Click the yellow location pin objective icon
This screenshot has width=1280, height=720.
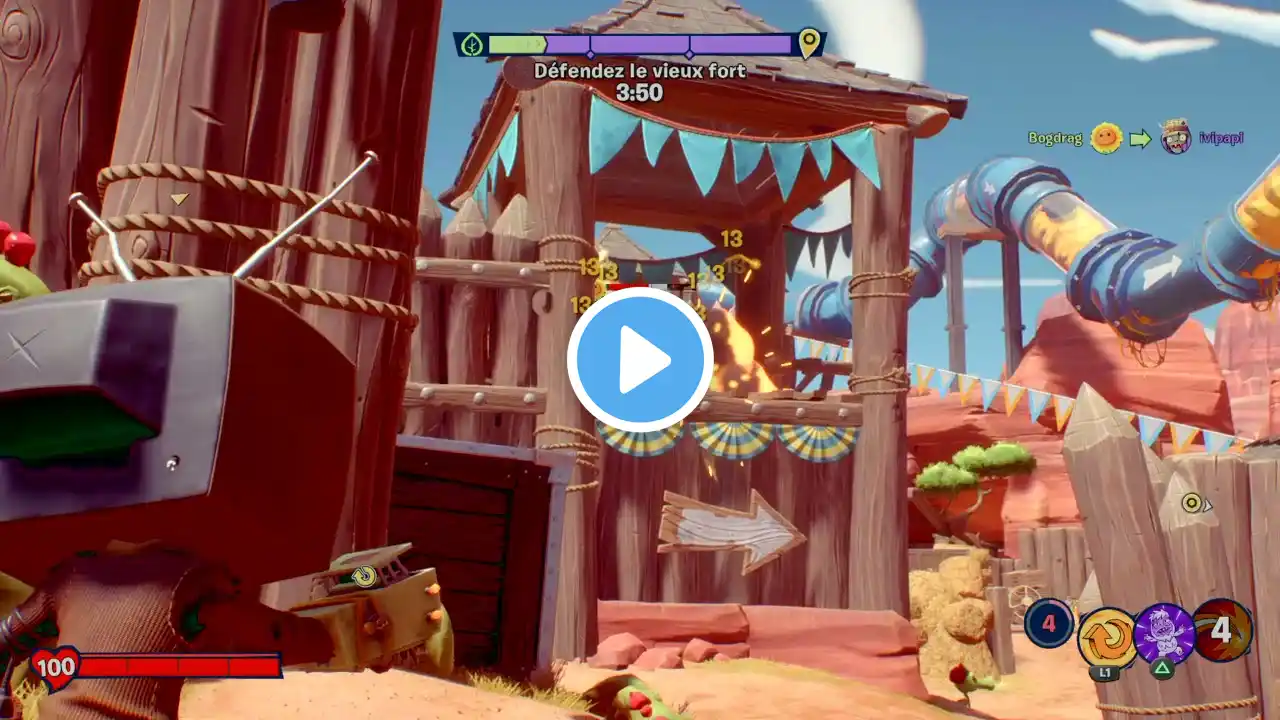tap(808, 43)
